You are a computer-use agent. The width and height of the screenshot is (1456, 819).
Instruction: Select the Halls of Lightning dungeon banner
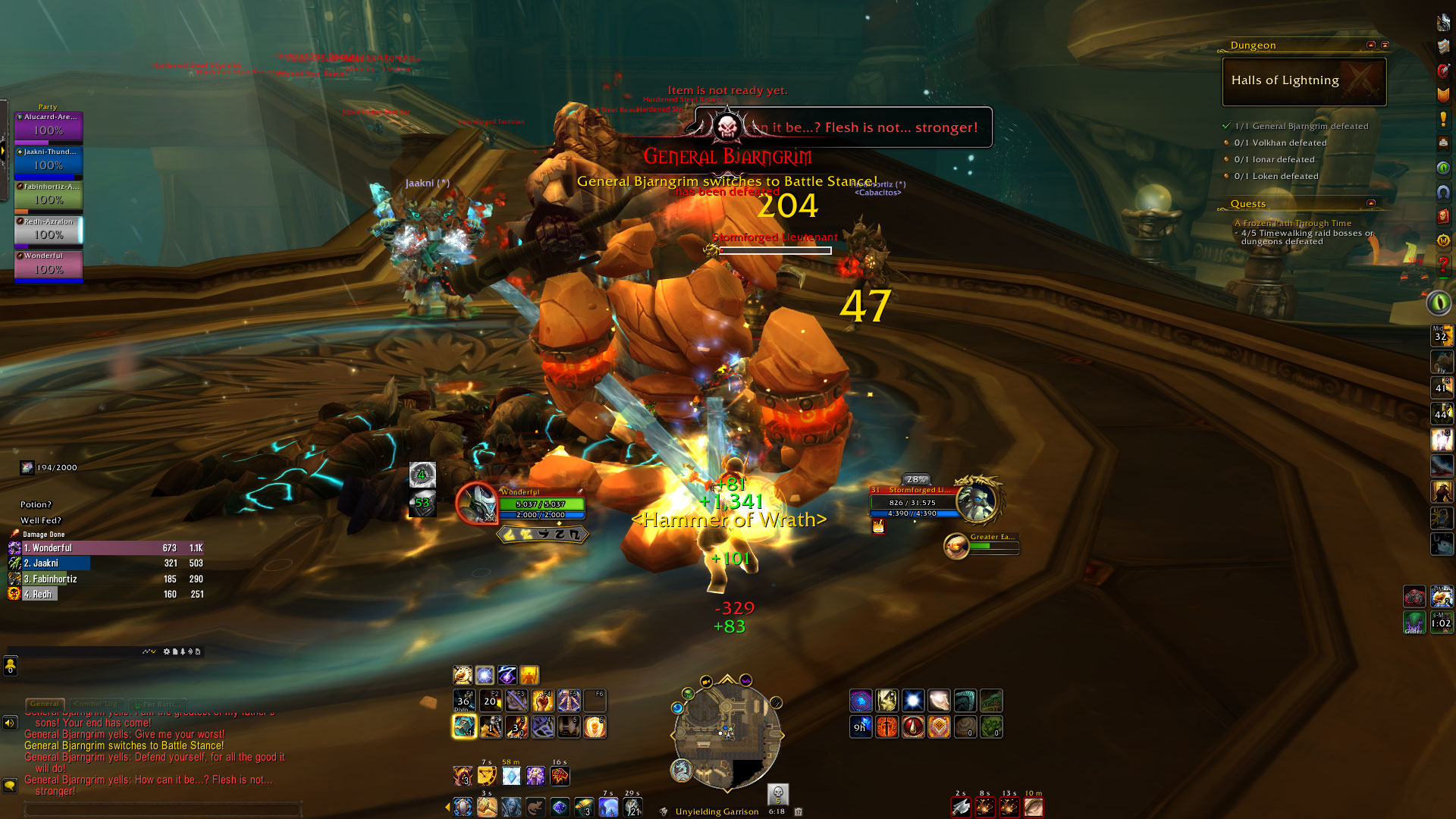click(1304, 81)
